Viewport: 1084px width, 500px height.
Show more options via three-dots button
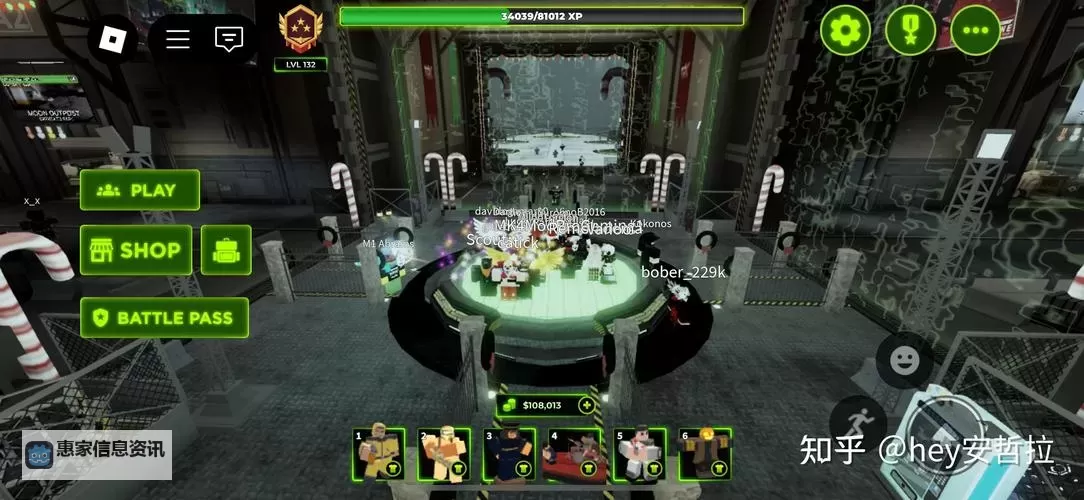click(x=975, y=31)
